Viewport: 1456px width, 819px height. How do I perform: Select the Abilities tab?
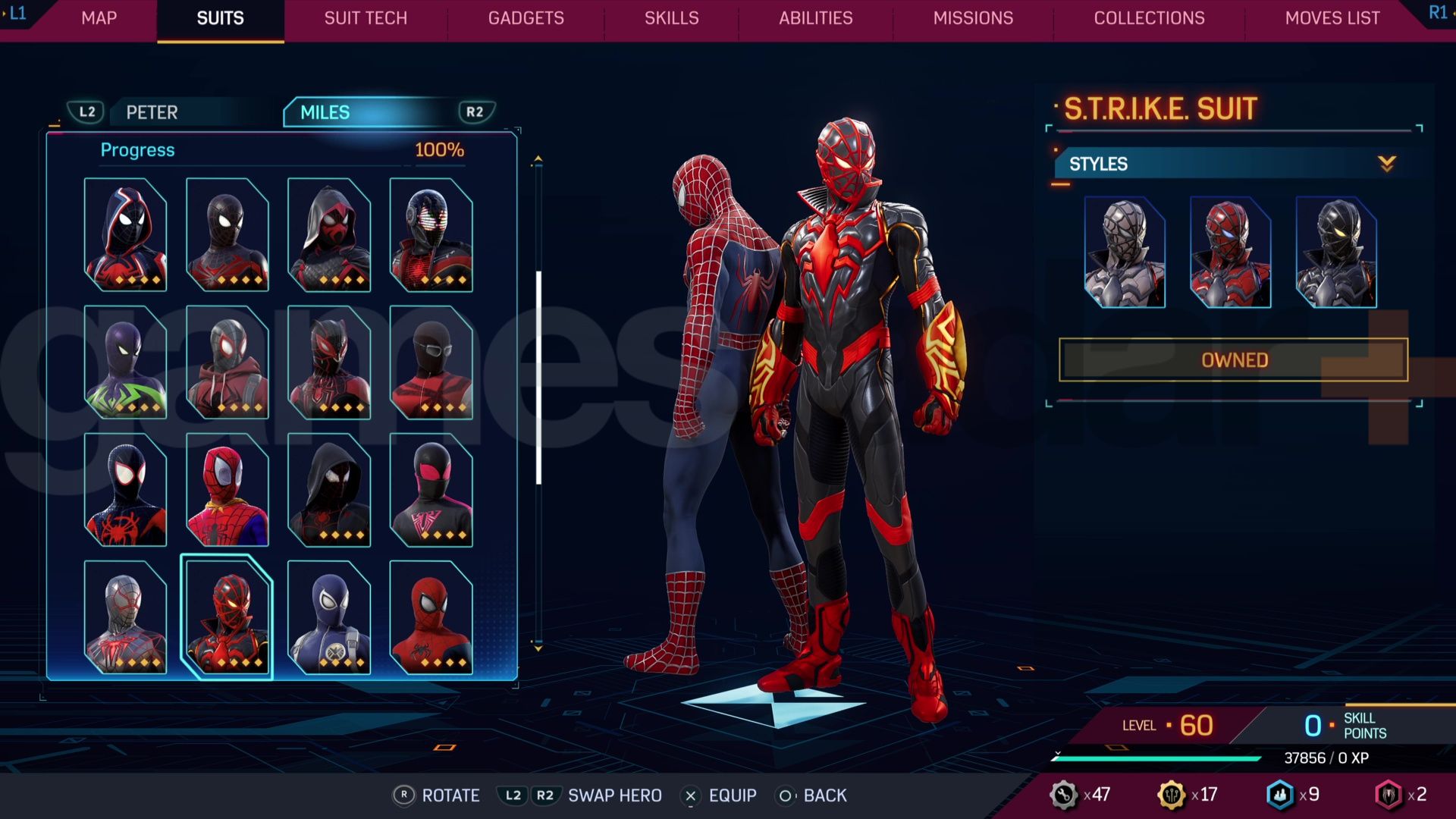coord(815,18)
